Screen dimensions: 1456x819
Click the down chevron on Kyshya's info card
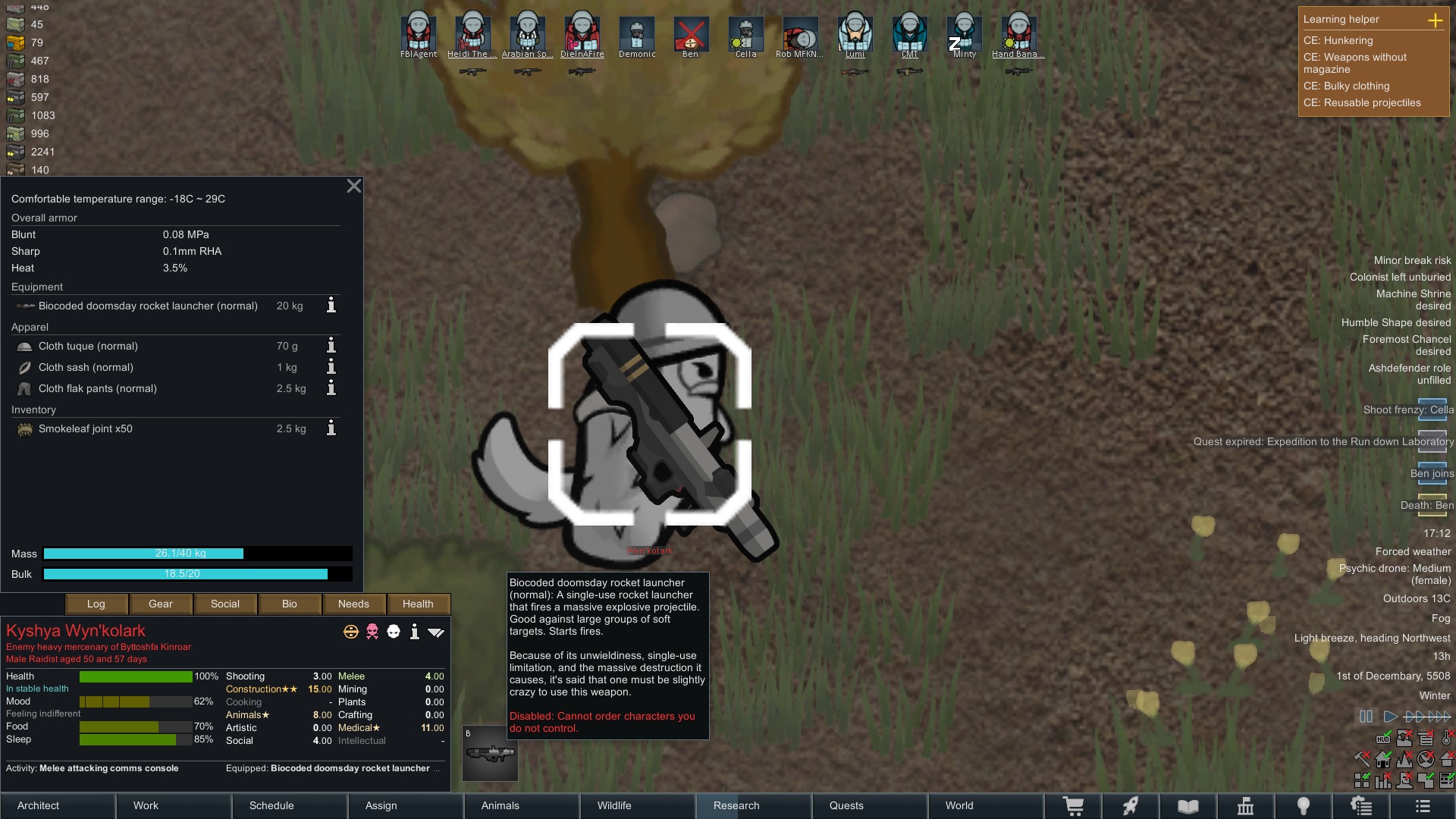coord(438,631)
